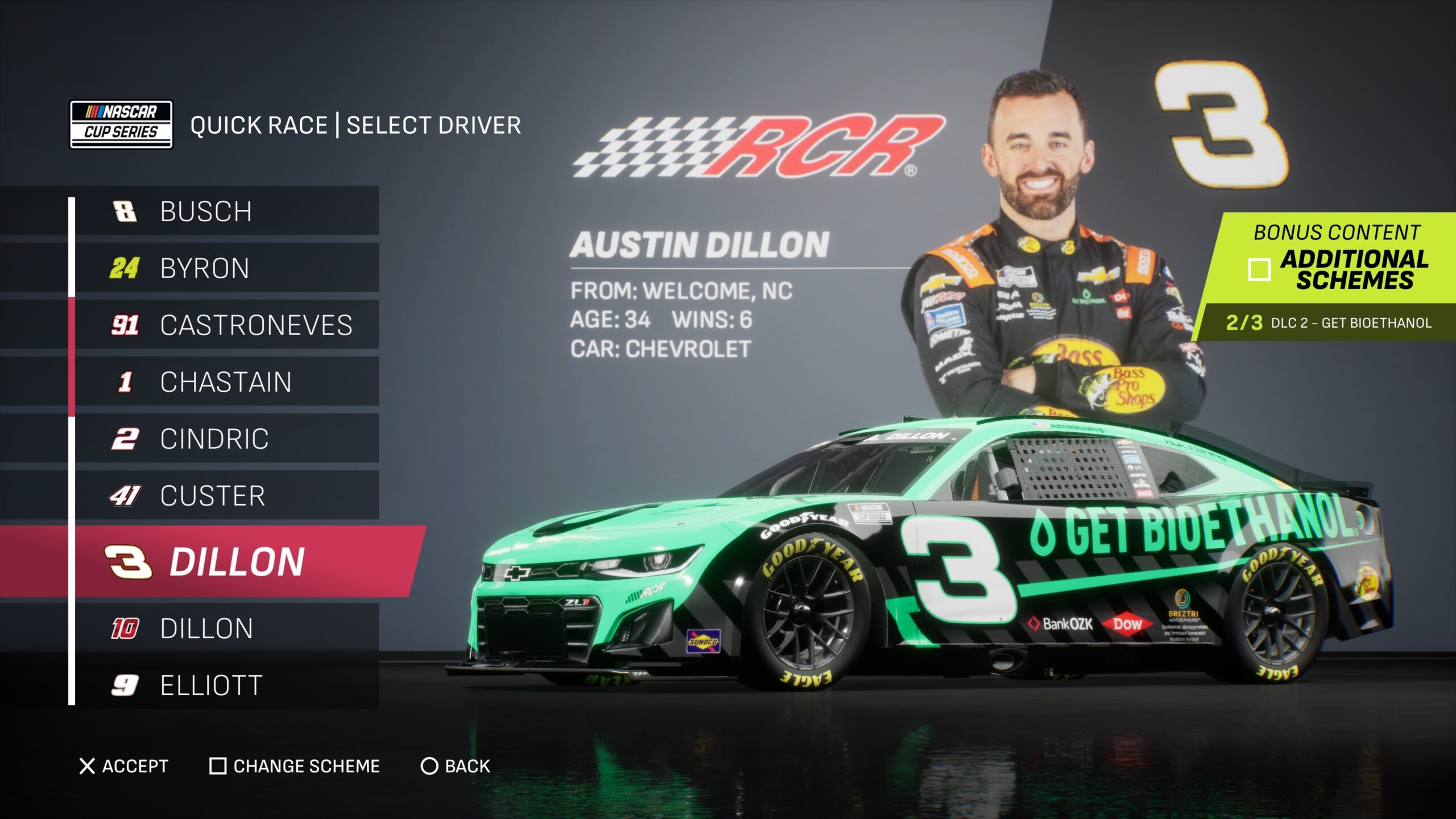This screenshot has height=819, width=1456.
Task: Pick Castroneves number 91 driver entry
Action: [x=227, y=325]
